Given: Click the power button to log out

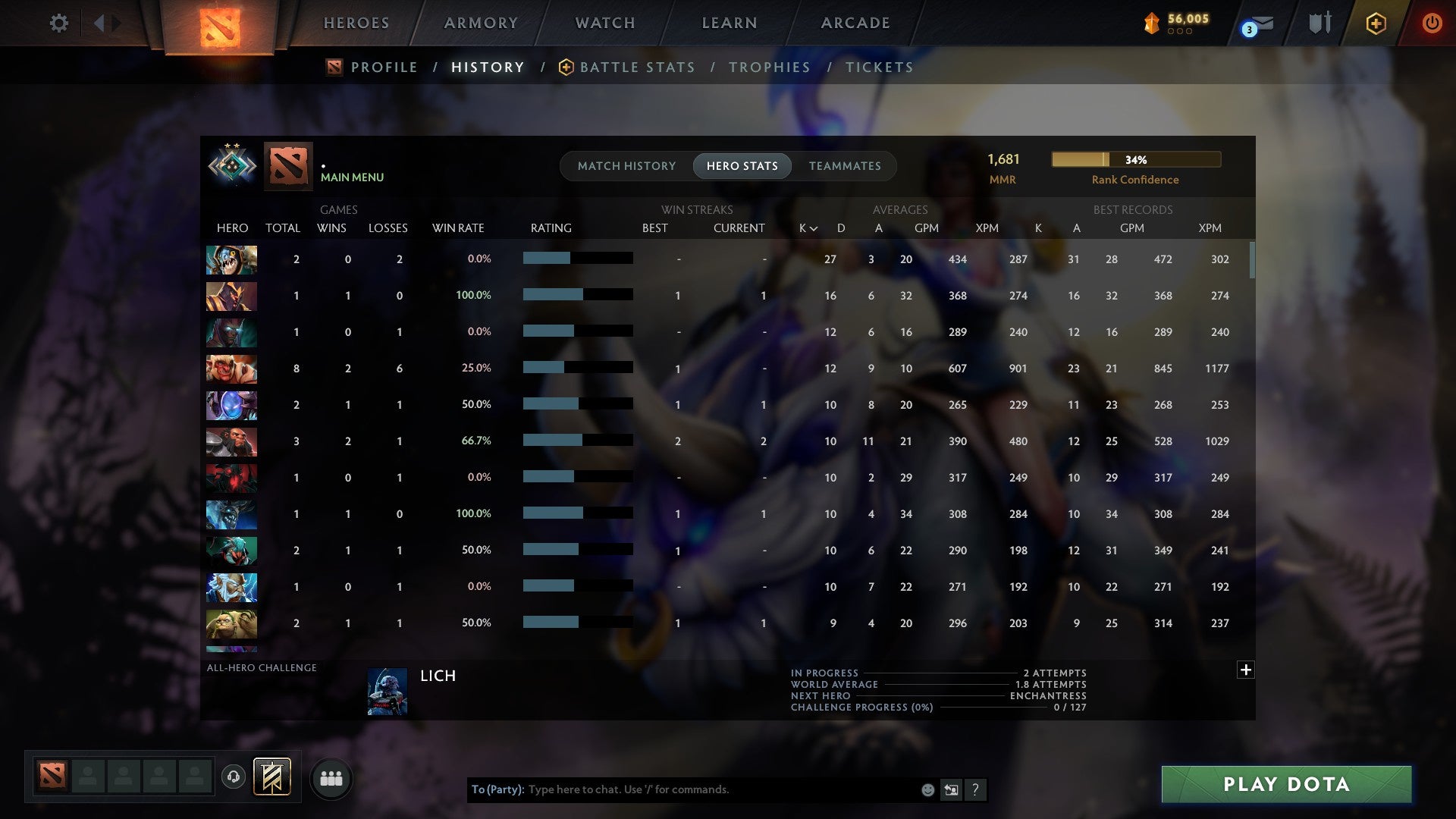Looking at the screenshot, I should 1432,23.
